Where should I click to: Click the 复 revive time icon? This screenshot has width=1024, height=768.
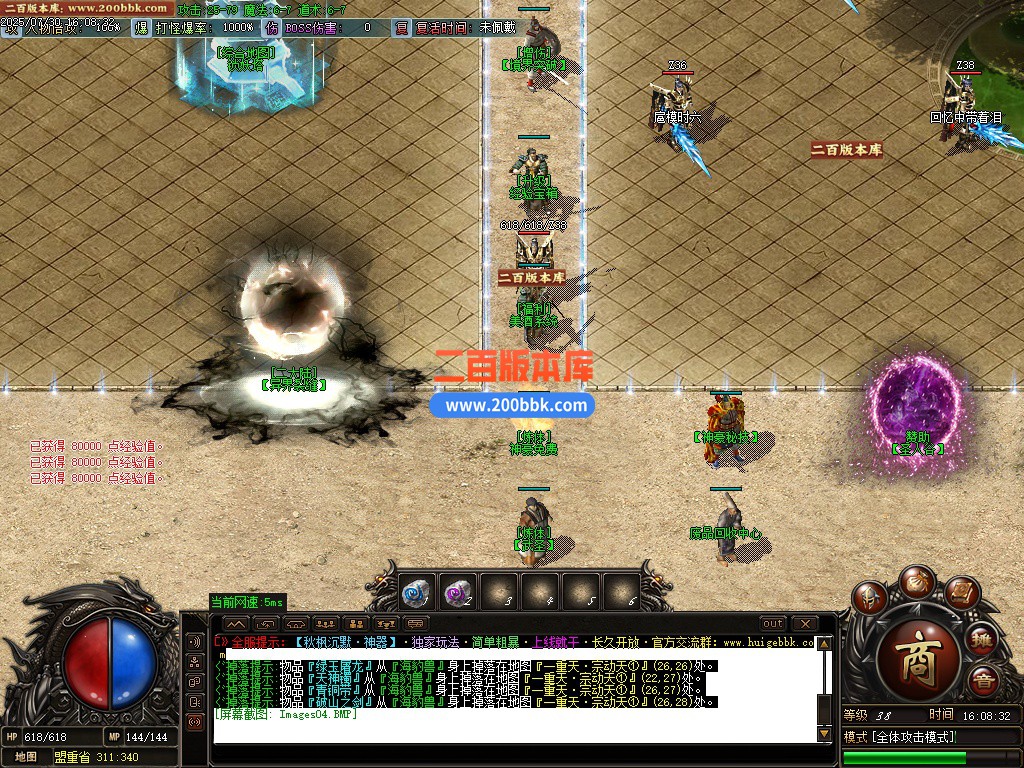(x=401, y=28)
